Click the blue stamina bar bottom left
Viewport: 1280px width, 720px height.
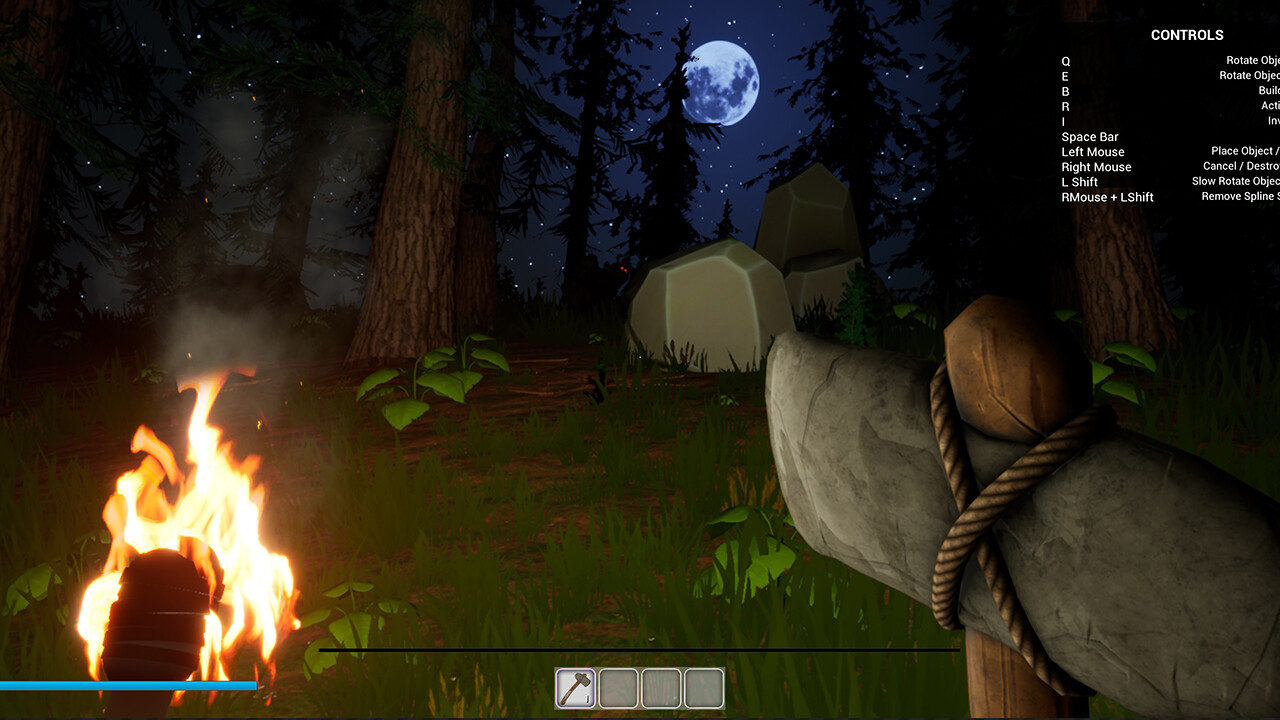130,687
